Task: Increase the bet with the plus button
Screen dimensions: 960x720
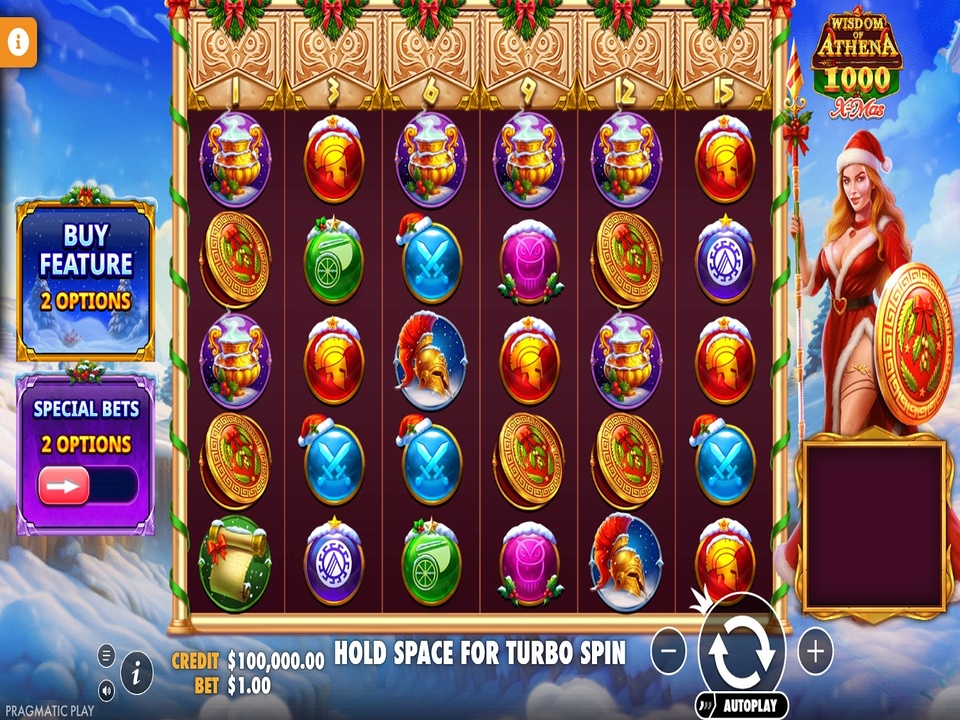Action: (815, 652)
